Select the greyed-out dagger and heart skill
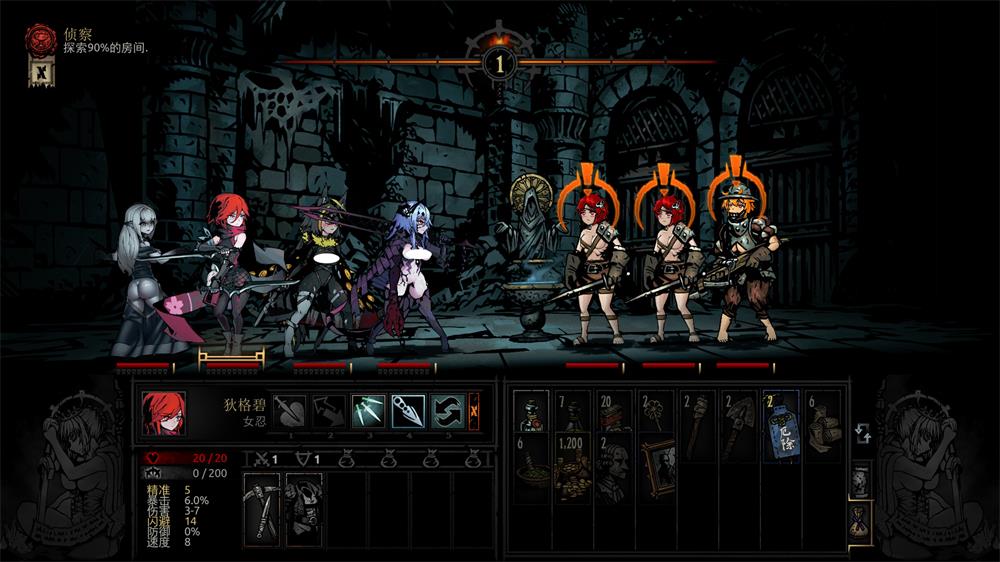1000x562 pixels. click(x=290, y=411)
